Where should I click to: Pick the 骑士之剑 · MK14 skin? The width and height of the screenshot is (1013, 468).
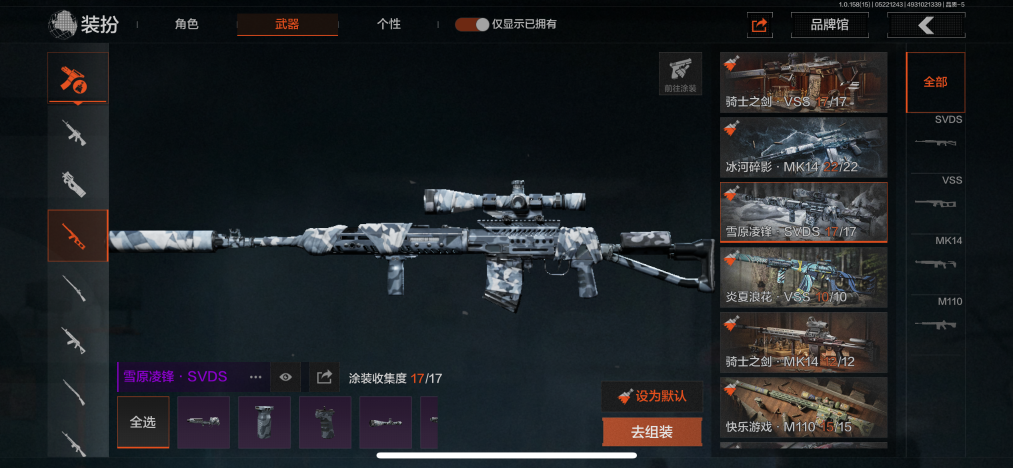[x=803, y=341]
